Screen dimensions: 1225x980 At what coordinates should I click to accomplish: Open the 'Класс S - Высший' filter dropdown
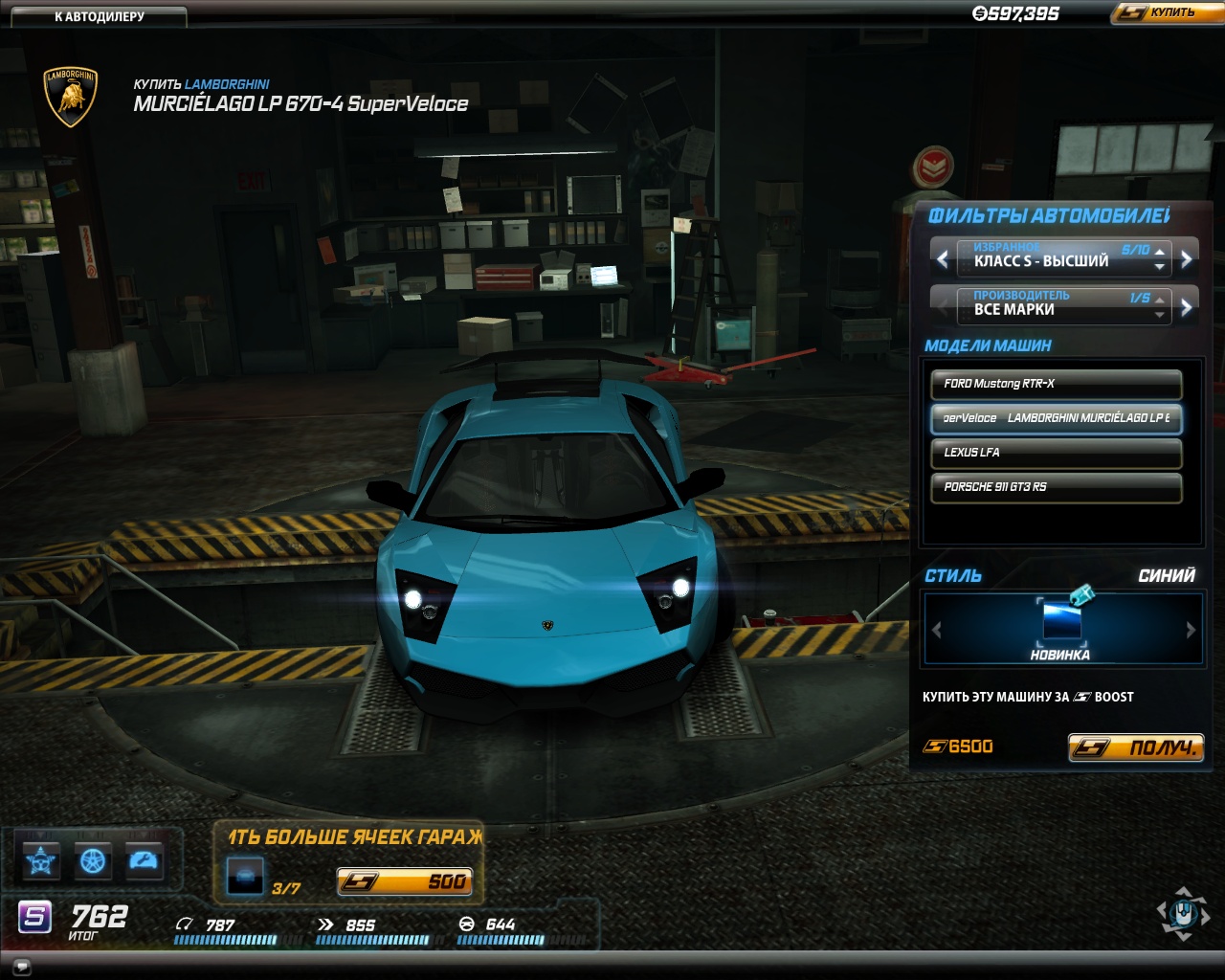coord(1062,258)
